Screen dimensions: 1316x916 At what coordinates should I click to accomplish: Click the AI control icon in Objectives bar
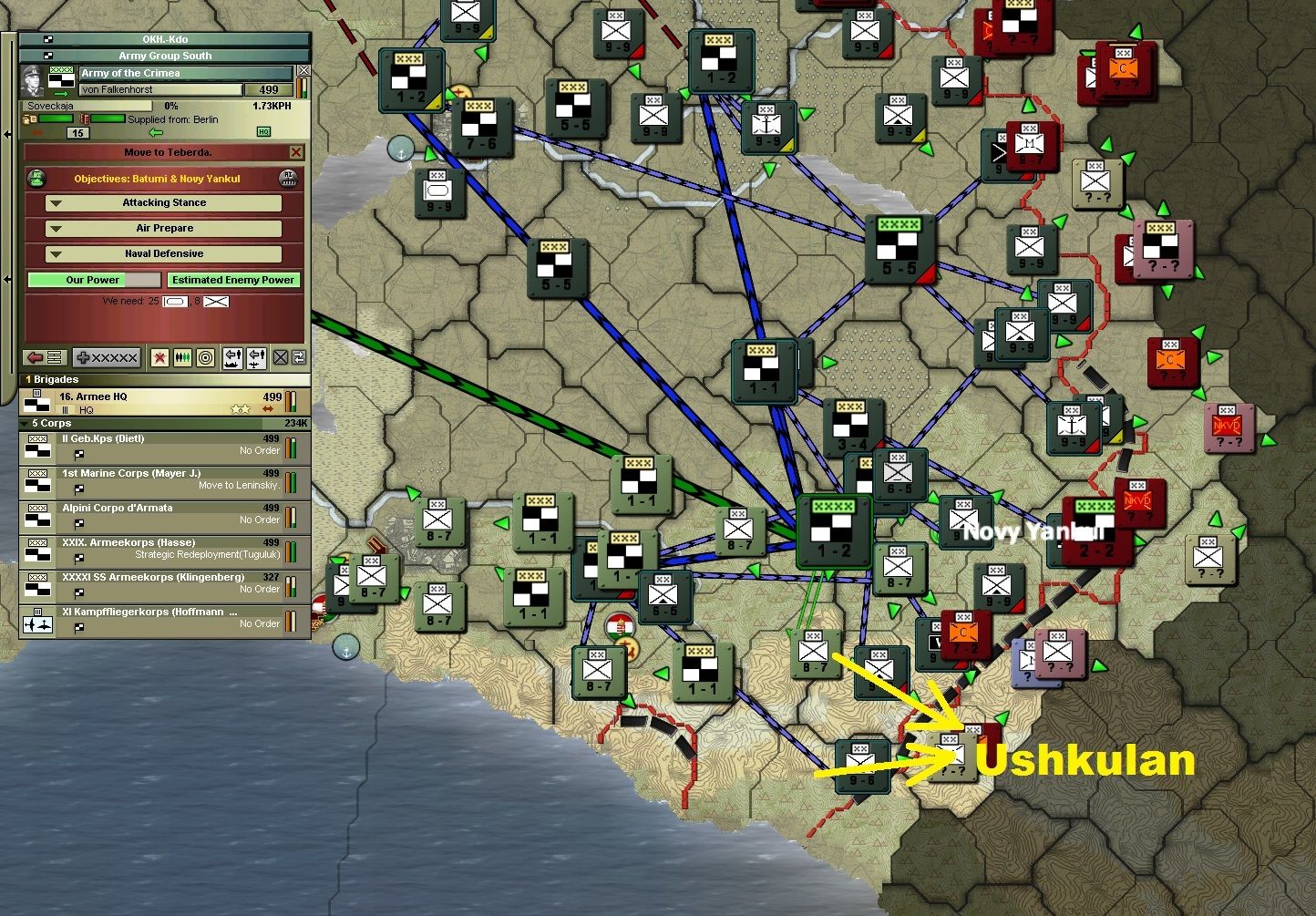click(x=287, y=179)
